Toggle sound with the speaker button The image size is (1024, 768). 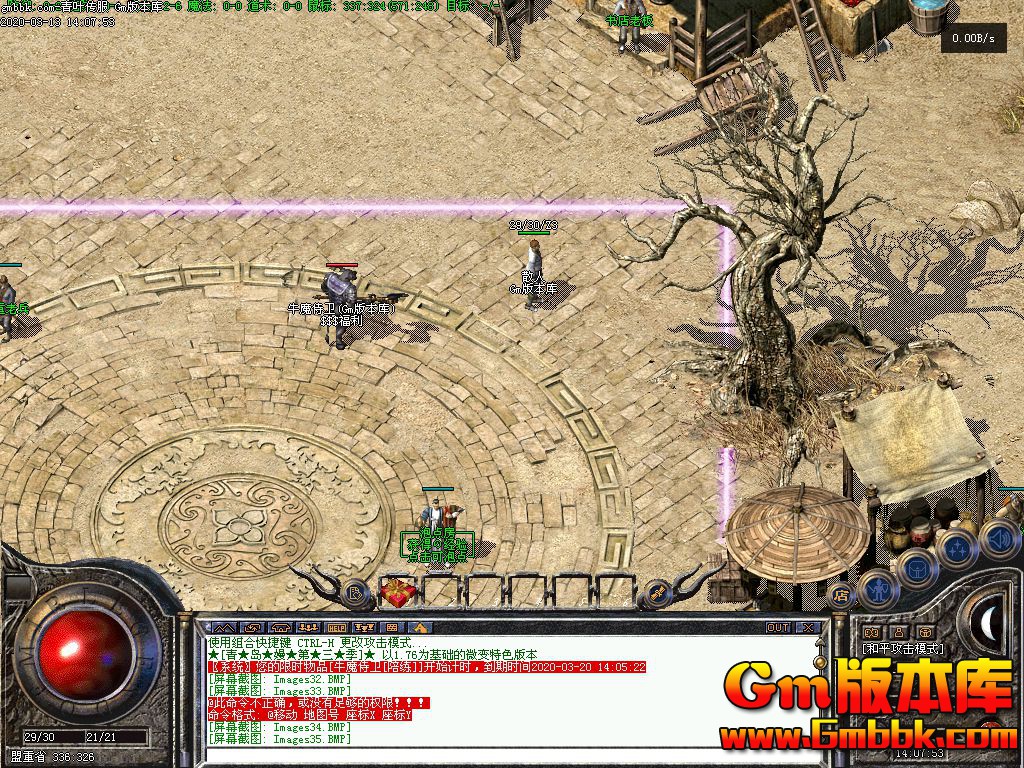pos(1000,539)
